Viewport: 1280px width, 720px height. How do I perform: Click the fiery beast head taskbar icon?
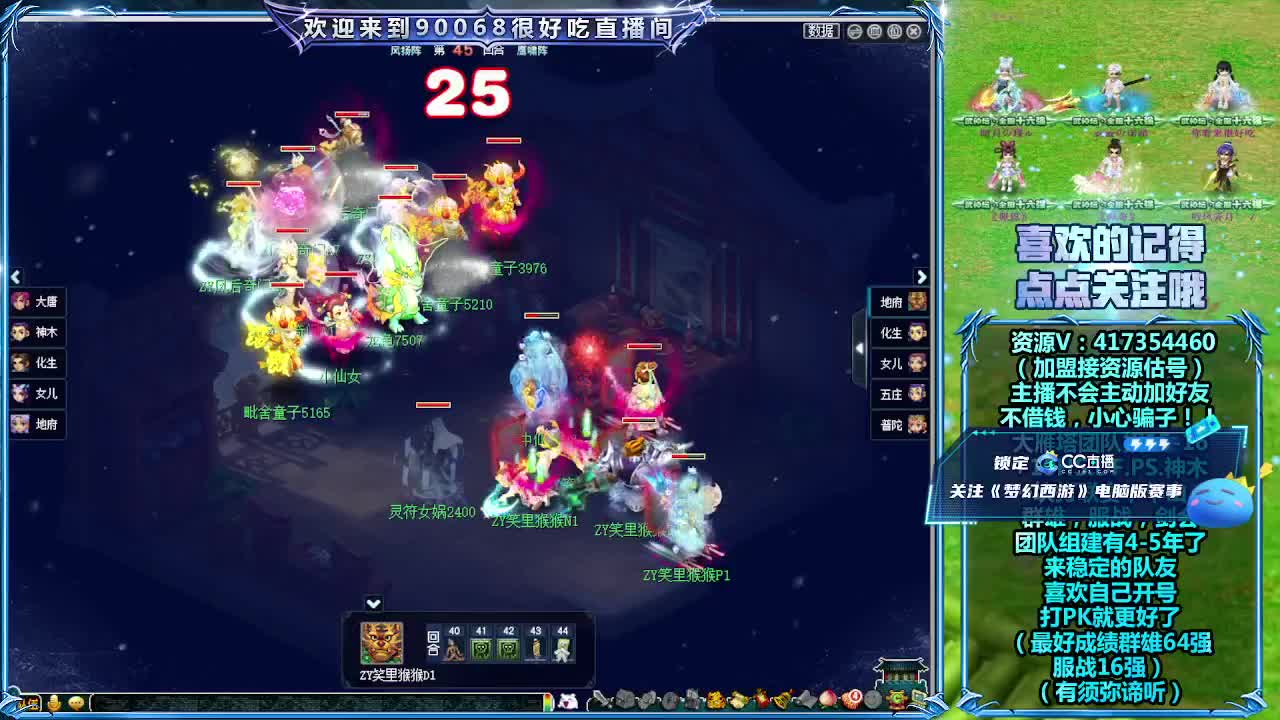[x=714, y=700]
